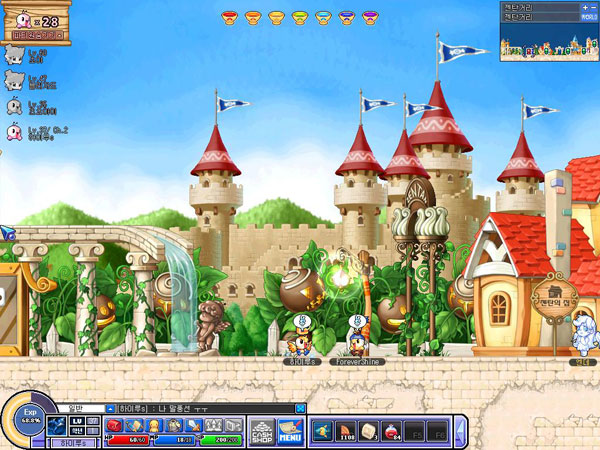This screenshot has width=600, height=450.
Task: Select the scroll item quickslot
Action: coord(367,431)
